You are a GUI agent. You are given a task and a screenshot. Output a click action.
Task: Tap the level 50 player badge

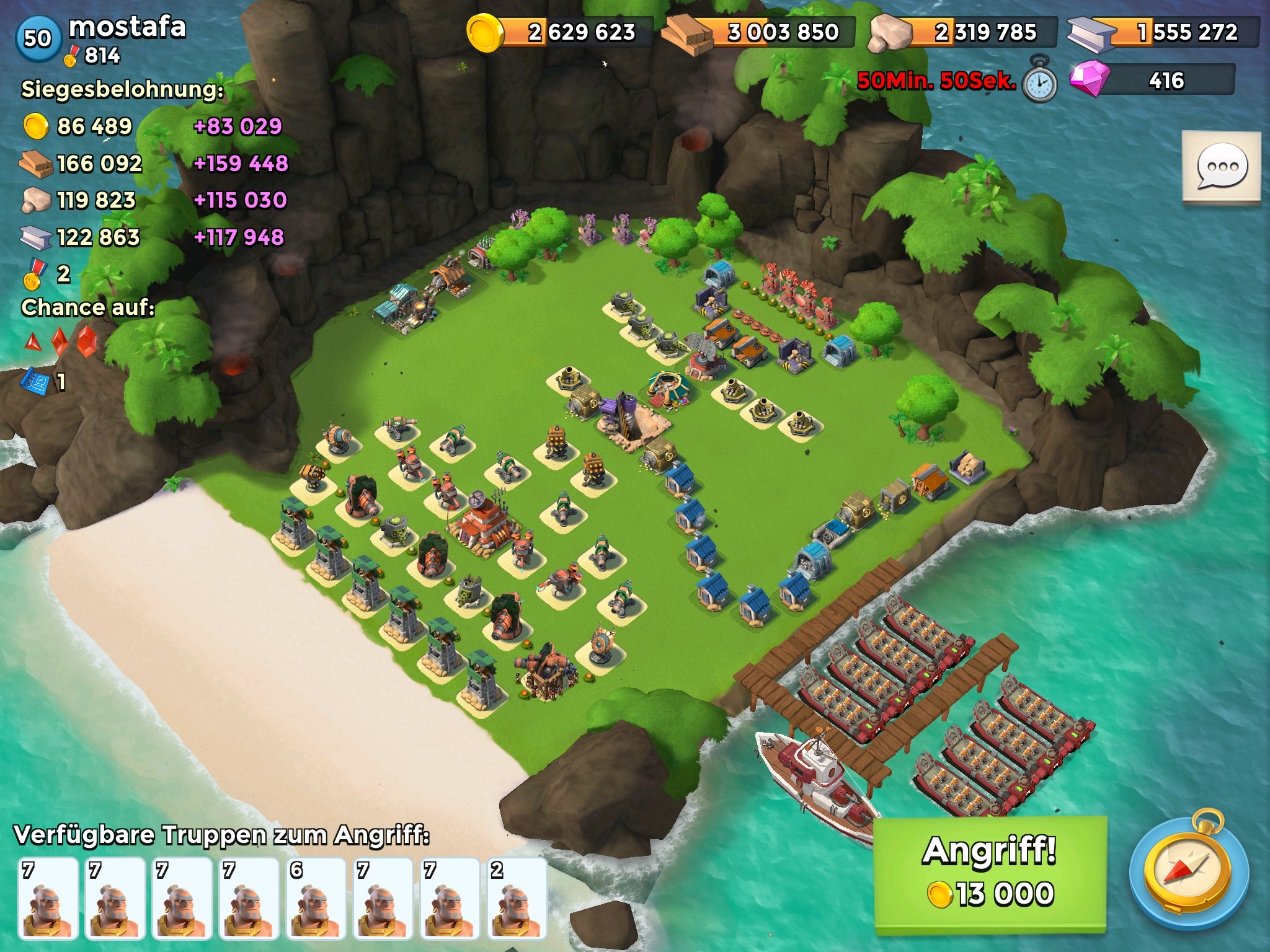[x=38, y=38]
